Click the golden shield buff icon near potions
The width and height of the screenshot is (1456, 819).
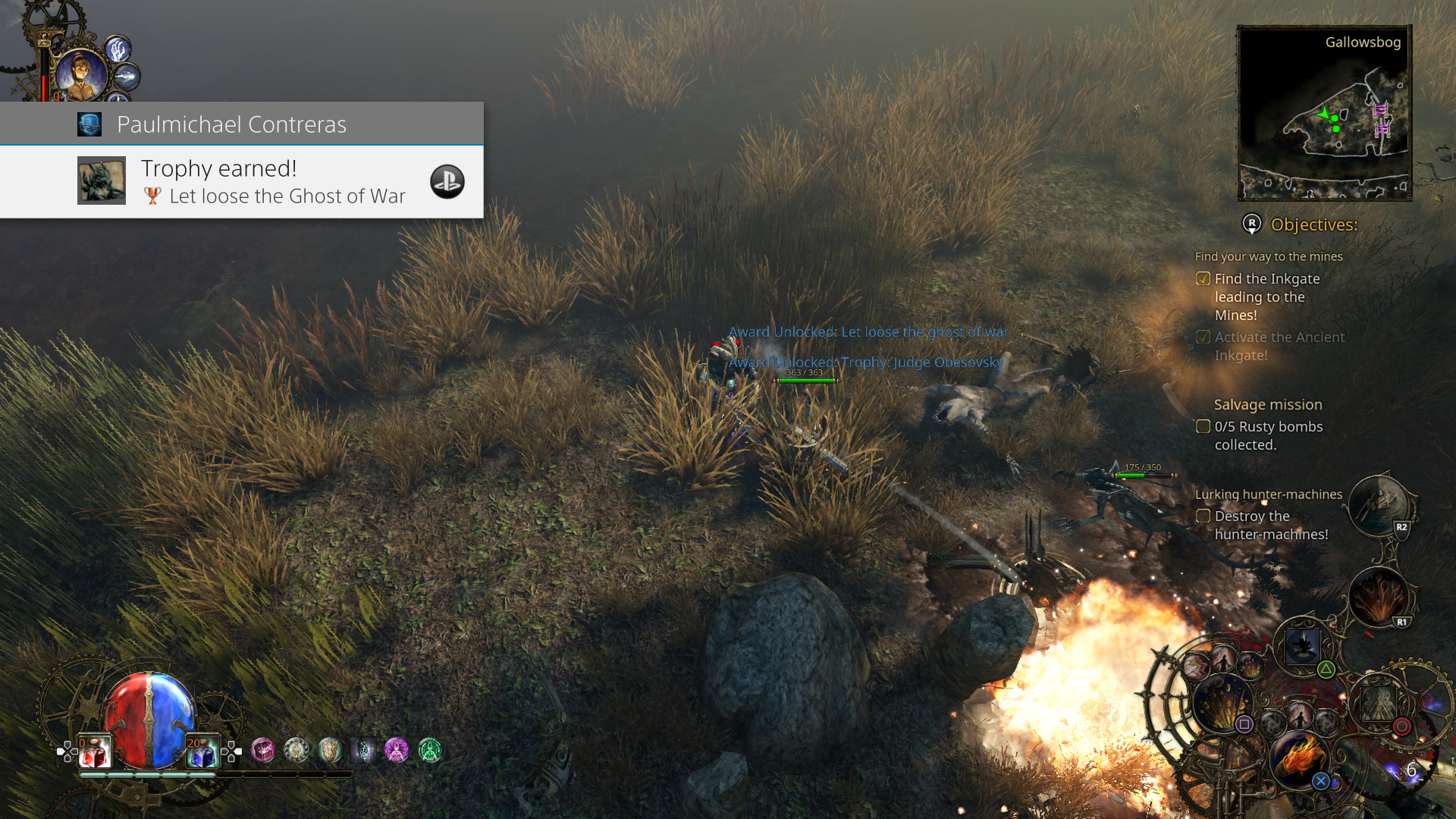(330, 750)
